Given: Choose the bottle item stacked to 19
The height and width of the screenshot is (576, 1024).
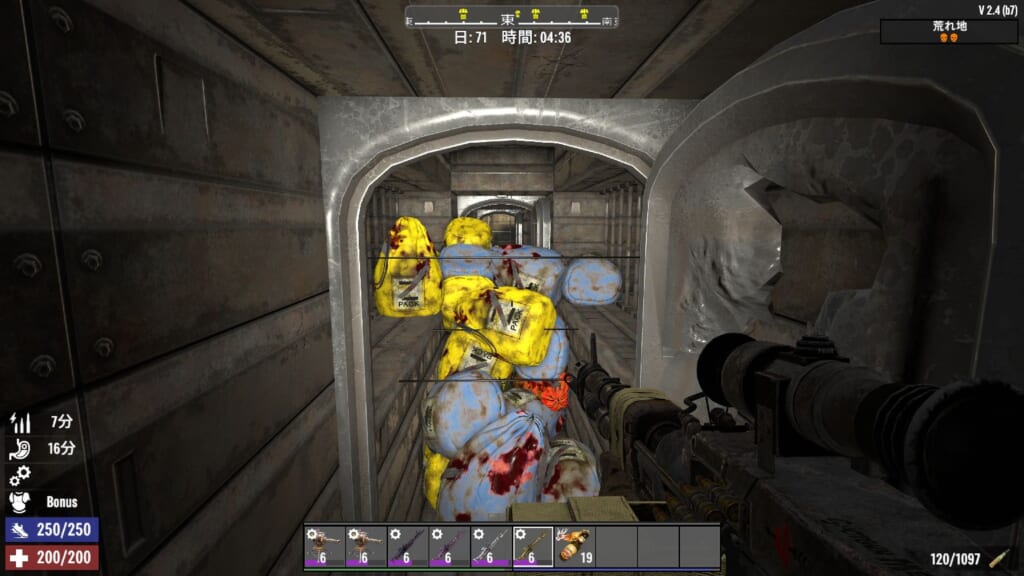Looking at the screenshot, I should click(574, 547).
